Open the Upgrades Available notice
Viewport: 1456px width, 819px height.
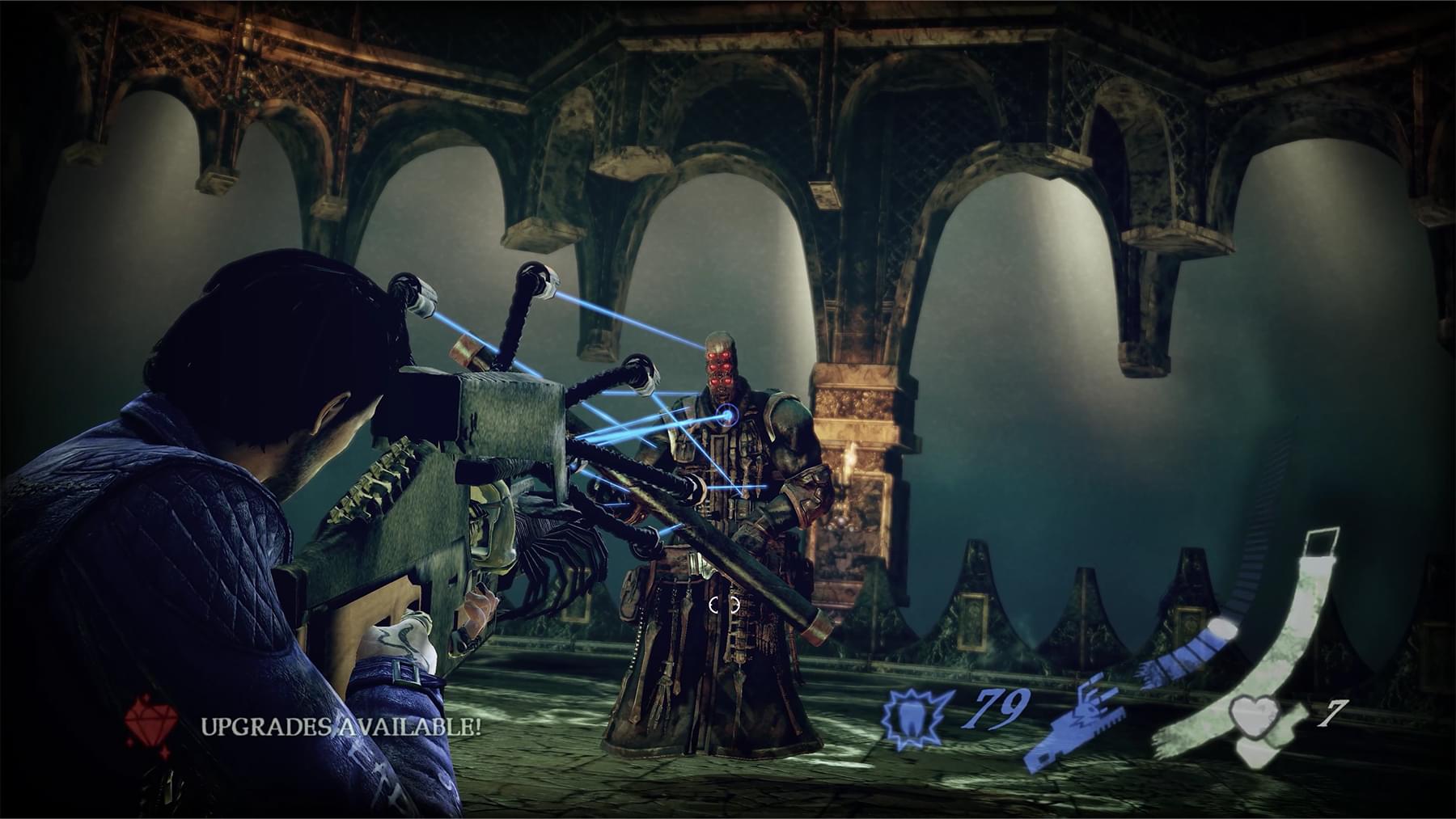[x=341, y=725]
